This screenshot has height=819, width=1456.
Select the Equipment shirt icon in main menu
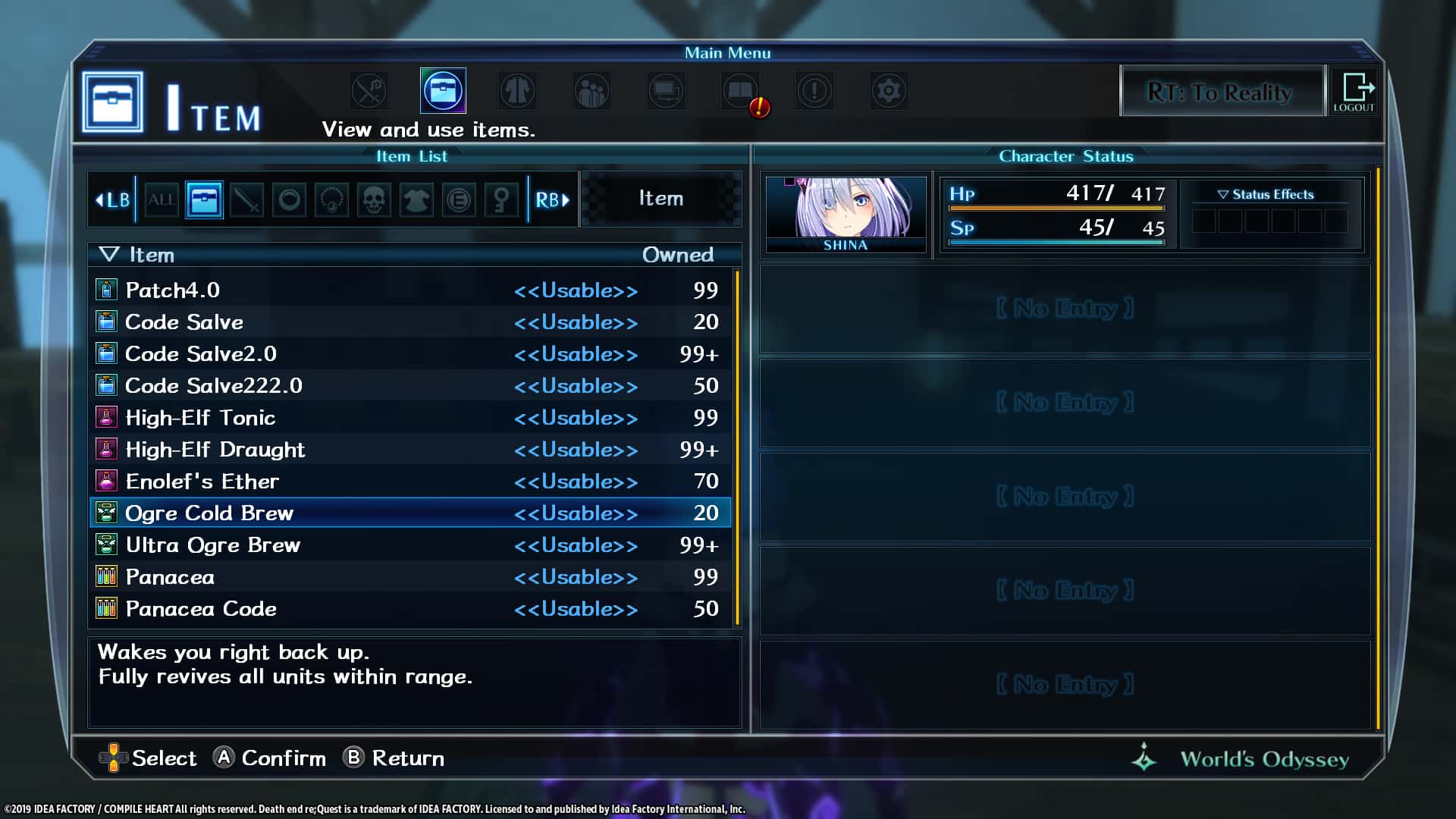click(517, 90)
